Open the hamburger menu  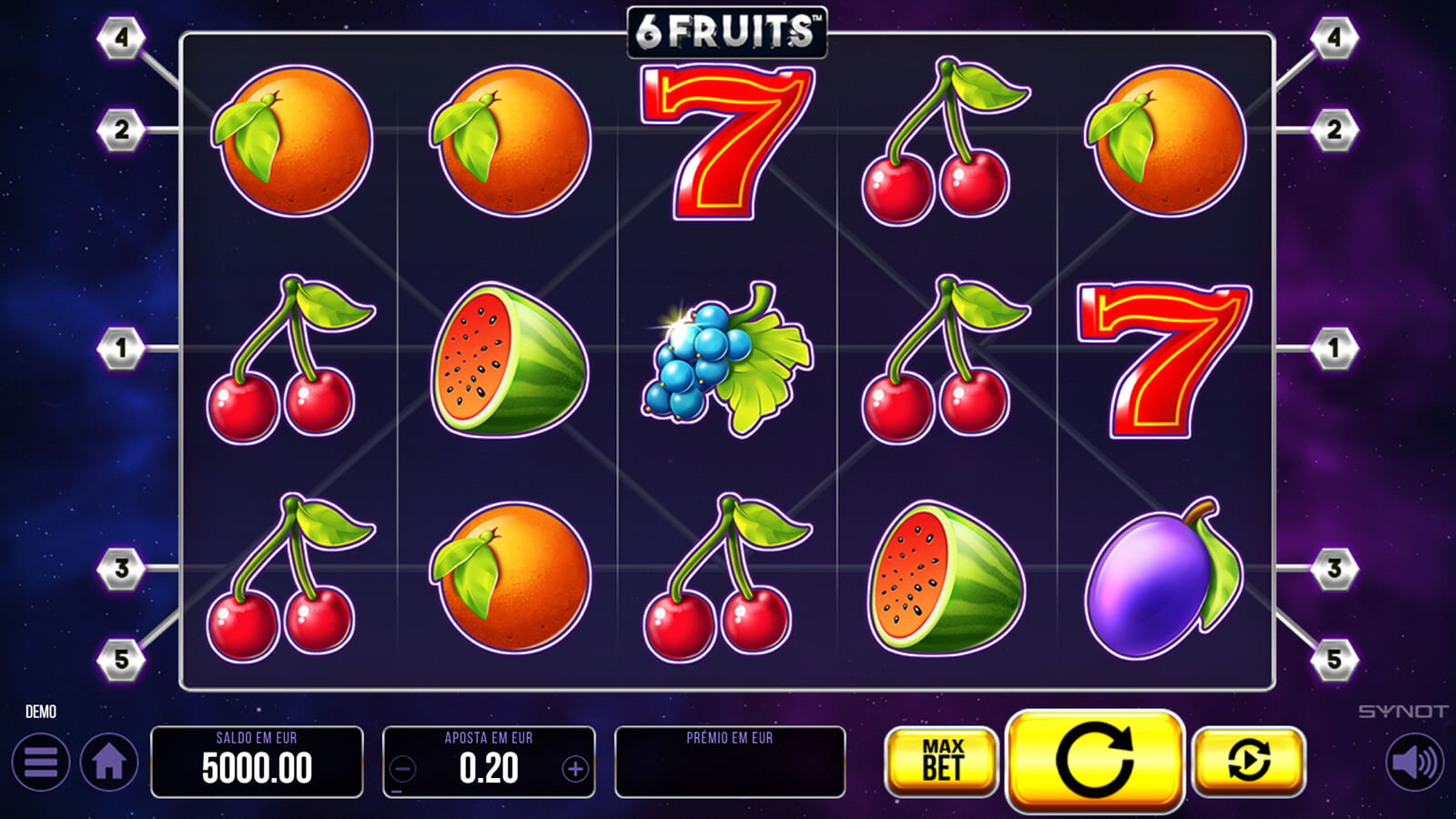tap(41, 762)
